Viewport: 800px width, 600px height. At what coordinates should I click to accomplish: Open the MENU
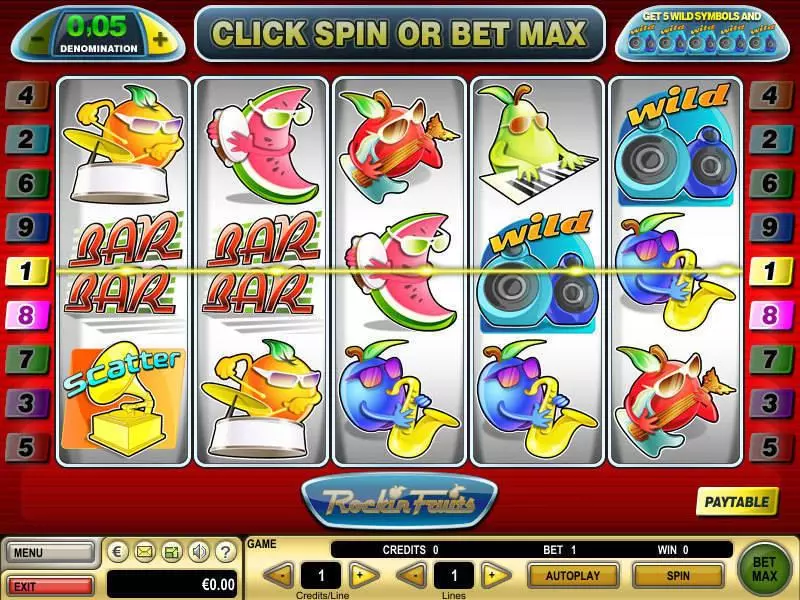click(49, 551)
